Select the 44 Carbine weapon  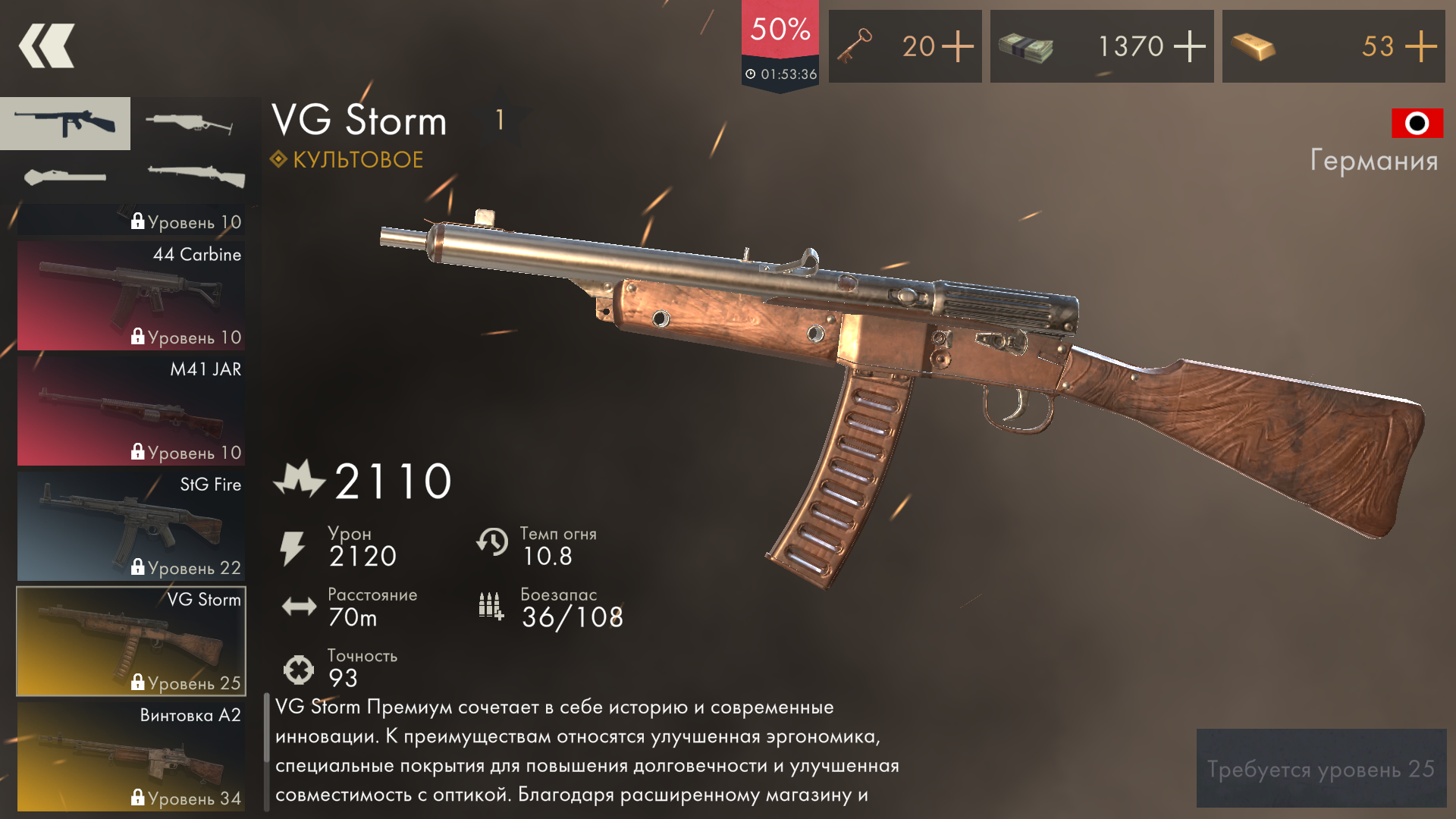click(130, 296)
